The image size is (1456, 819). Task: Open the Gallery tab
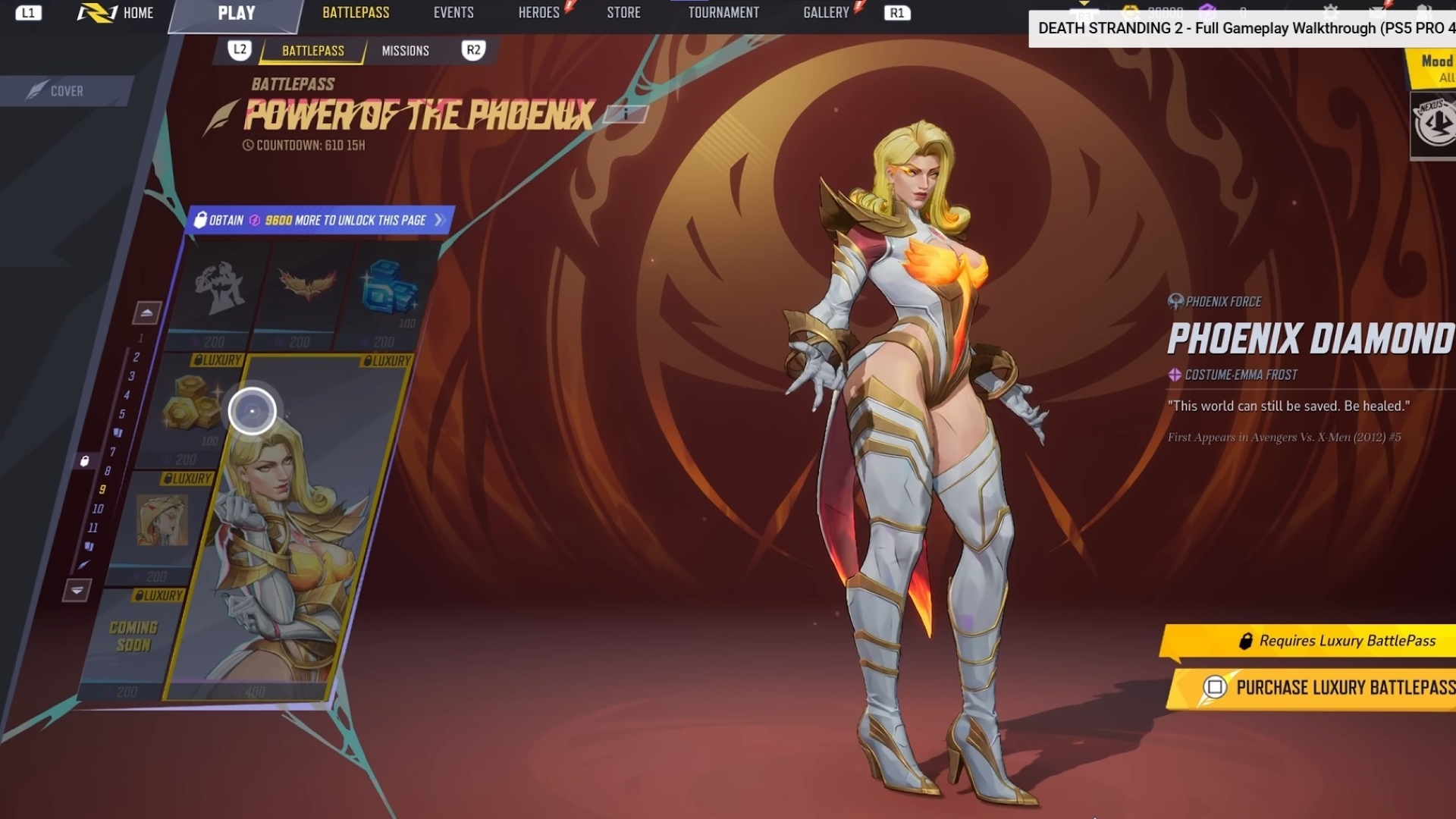[x=826, y=13]
